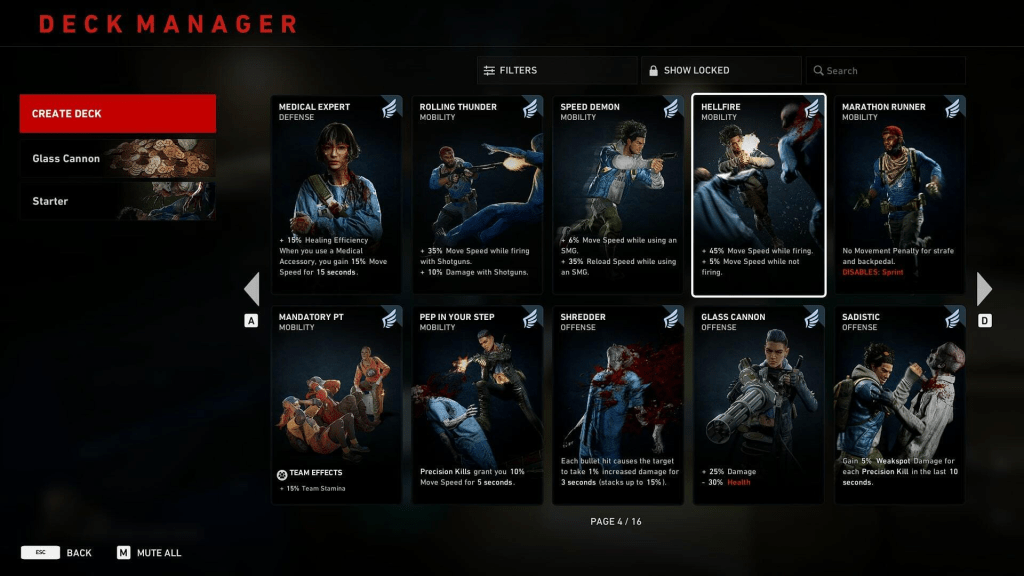This screenshot has height=576, width=1024.
Task: Pick the Pep In Your Step card
Action: click(478, 405)
